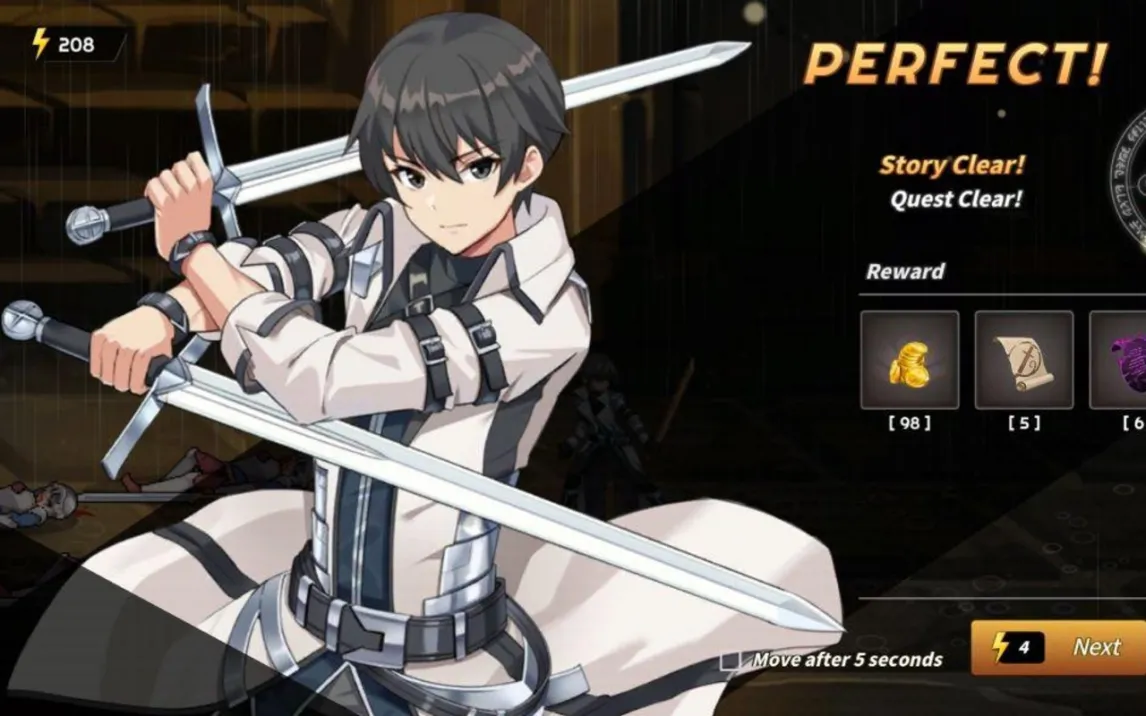
Task: Tick the Move after 5 seconds checkbox
Action: coord(731,660)
